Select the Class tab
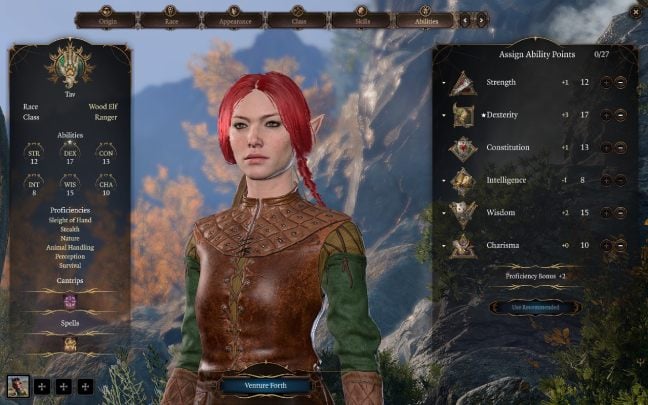 pos(296,19)
